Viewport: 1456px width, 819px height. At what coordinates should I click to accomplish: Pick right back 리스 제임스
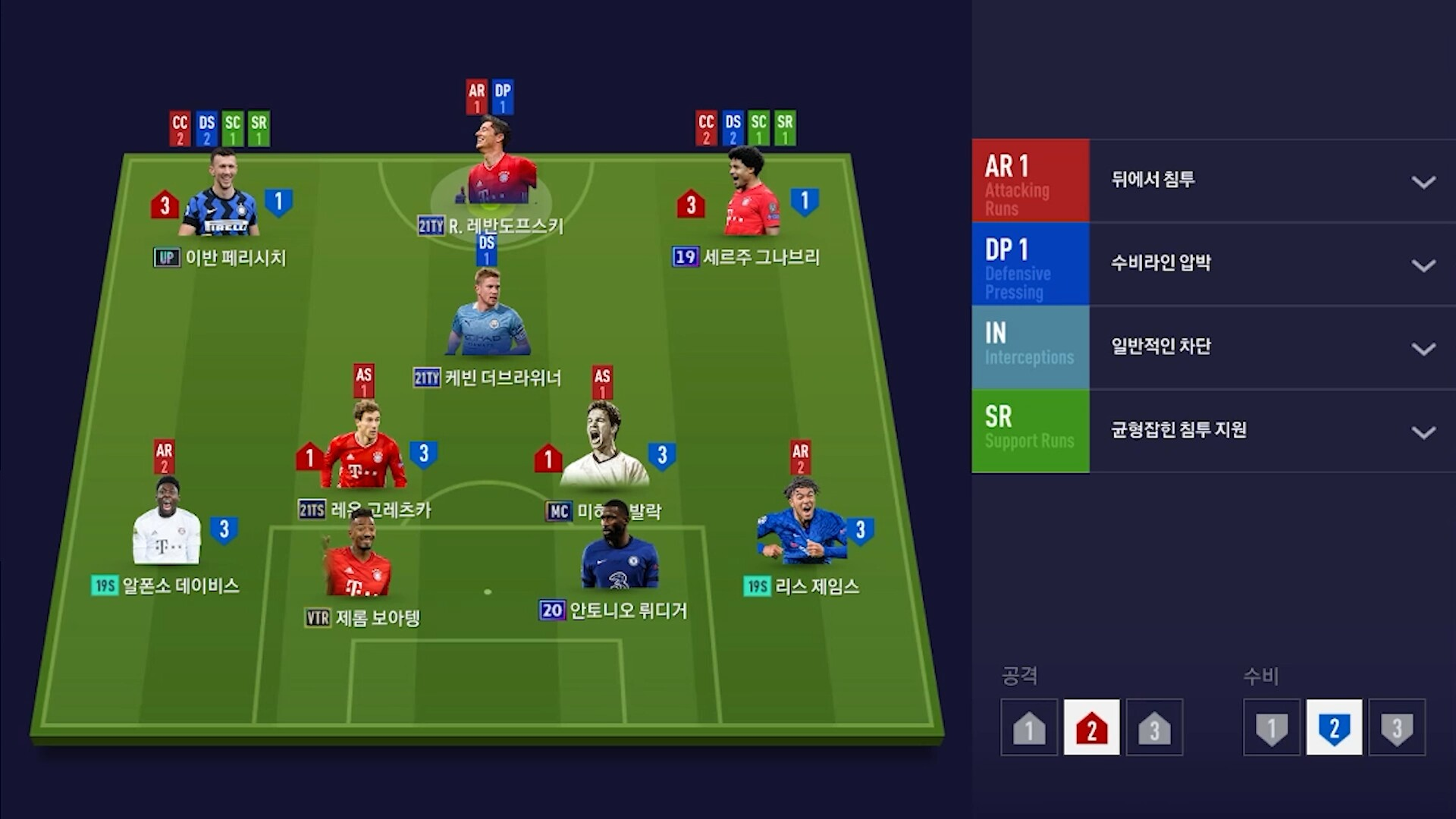pyautogui.click(x=800, y=527)
